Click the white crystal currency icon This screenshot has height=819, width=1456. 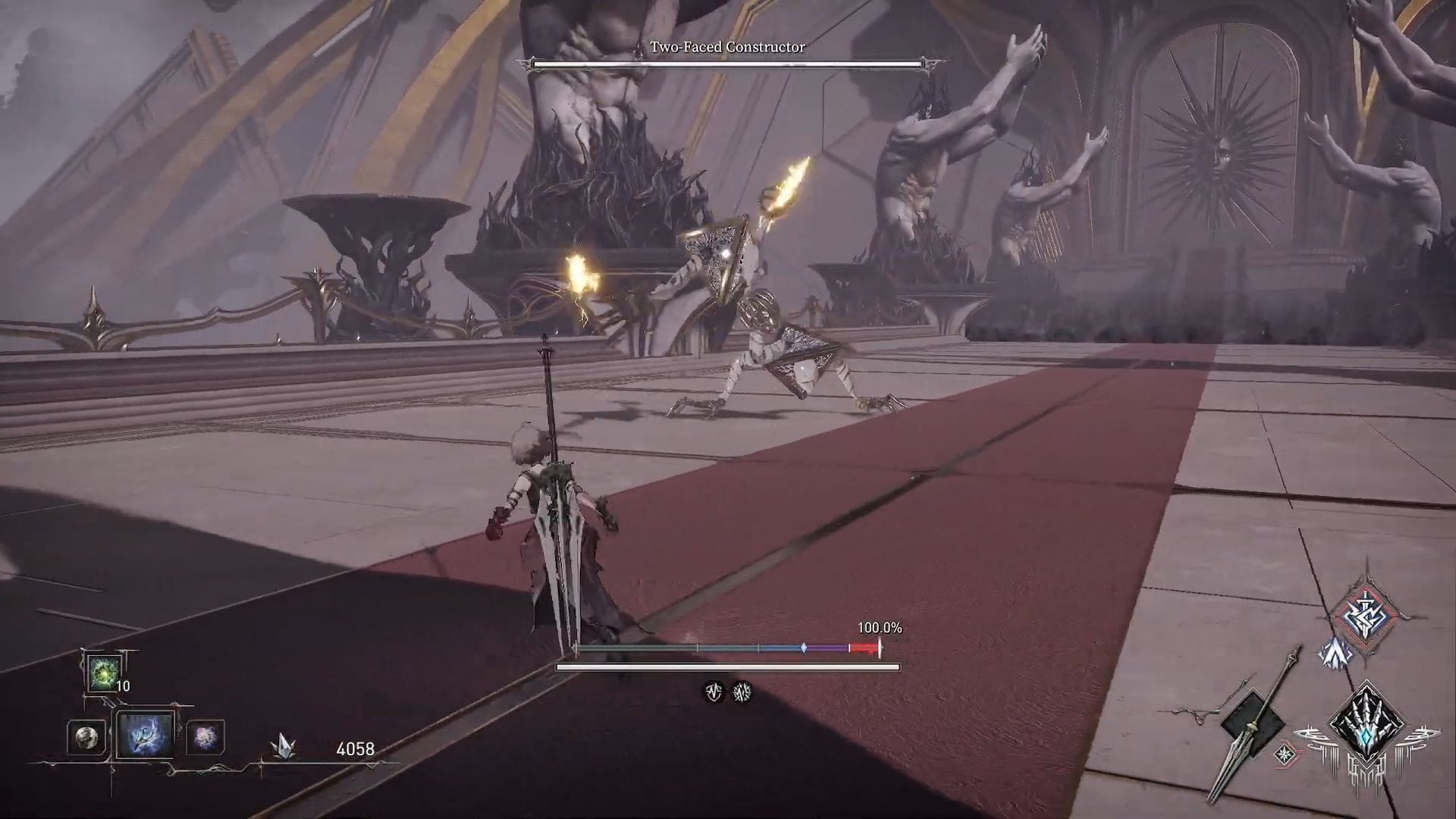(x=283, y=748)
